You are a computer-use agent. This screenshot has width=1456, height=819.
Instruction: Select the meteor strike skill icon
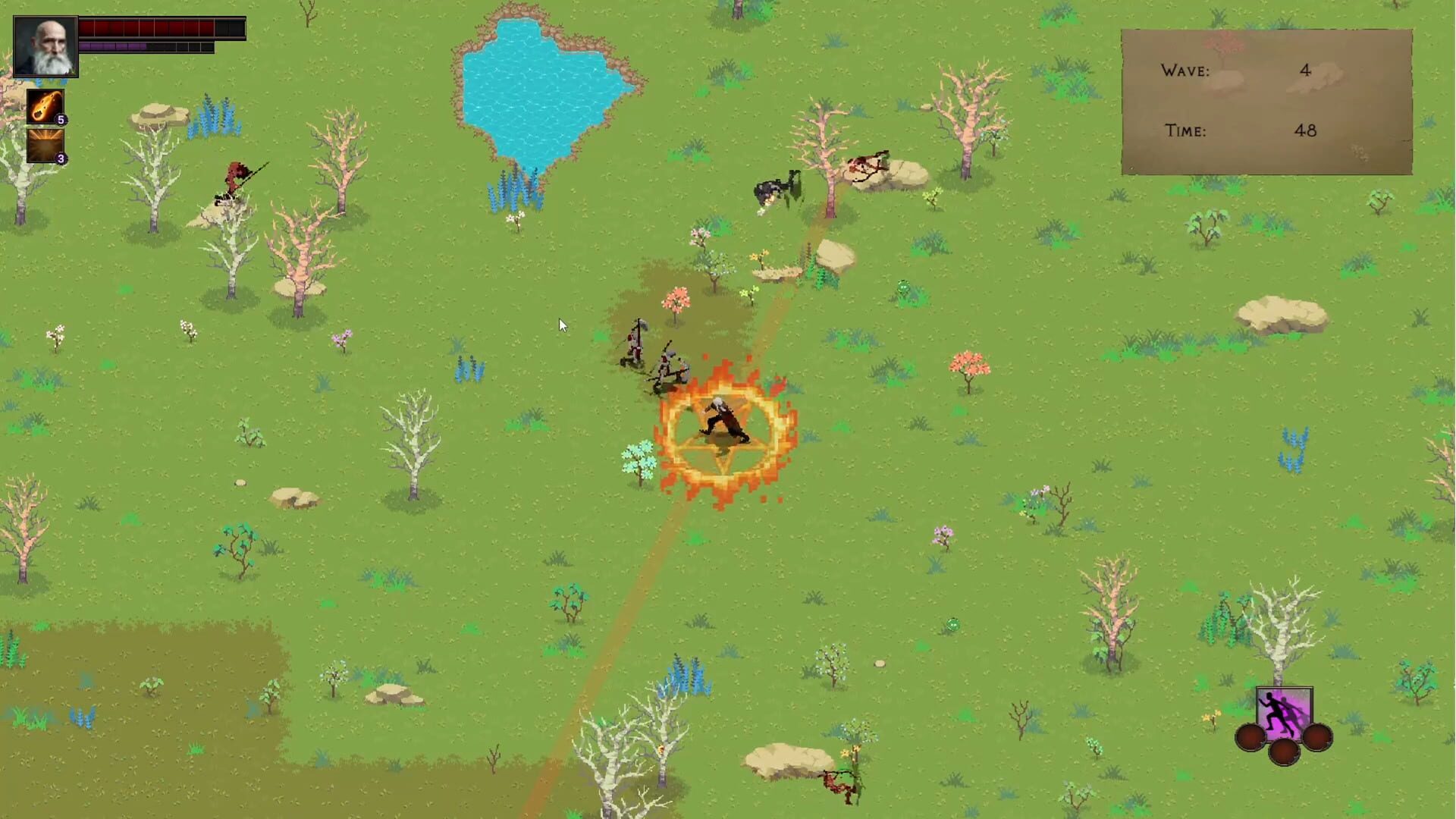coord(45,106)
